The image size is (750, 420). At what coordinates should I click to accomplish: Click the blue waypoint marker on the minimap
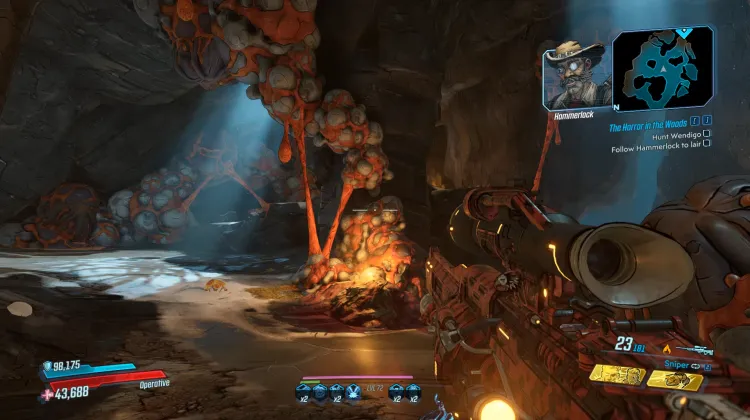pos(684,31)
